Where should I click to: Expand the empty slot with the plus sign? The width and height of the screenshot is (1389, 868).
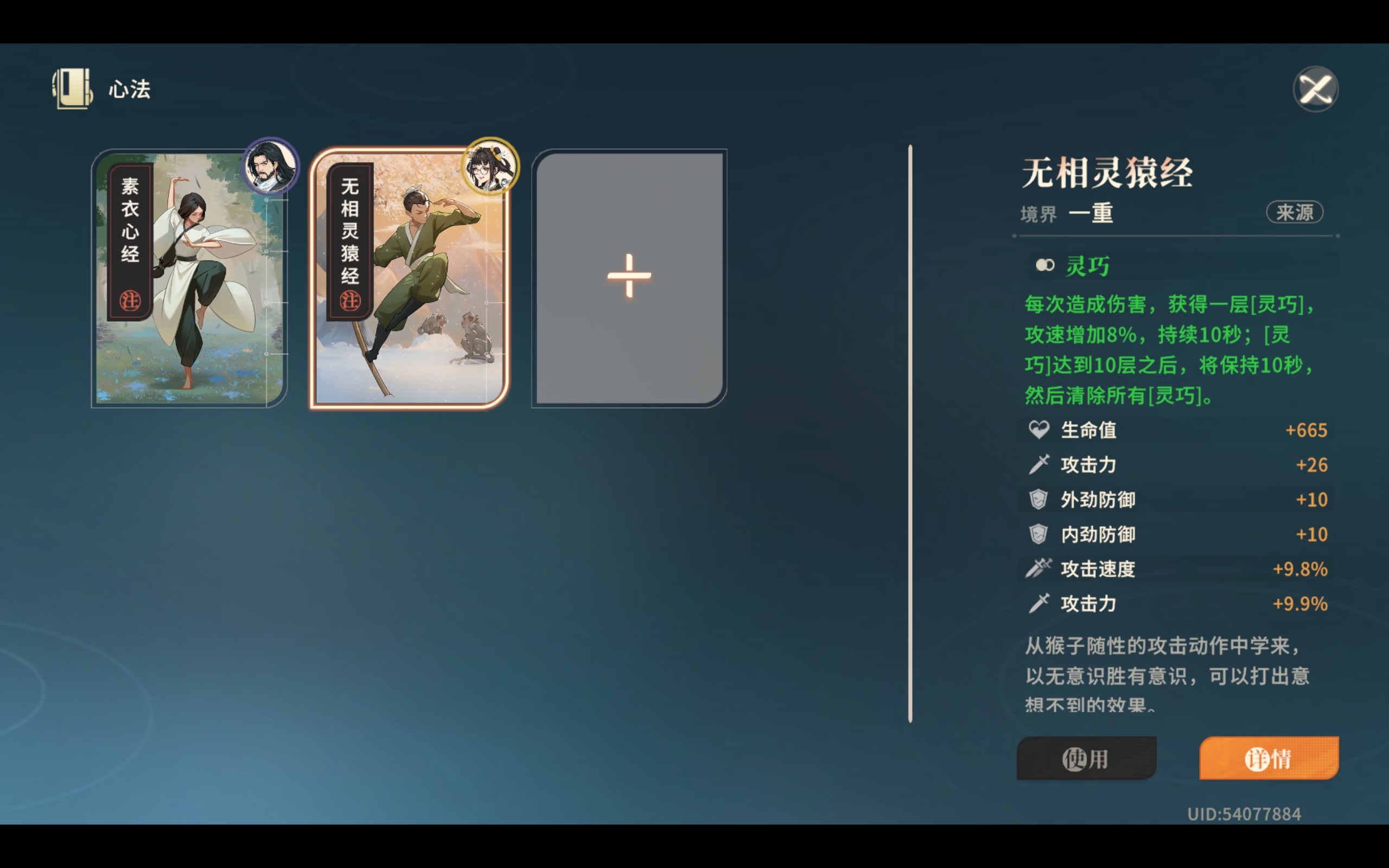tap(628, 277)
